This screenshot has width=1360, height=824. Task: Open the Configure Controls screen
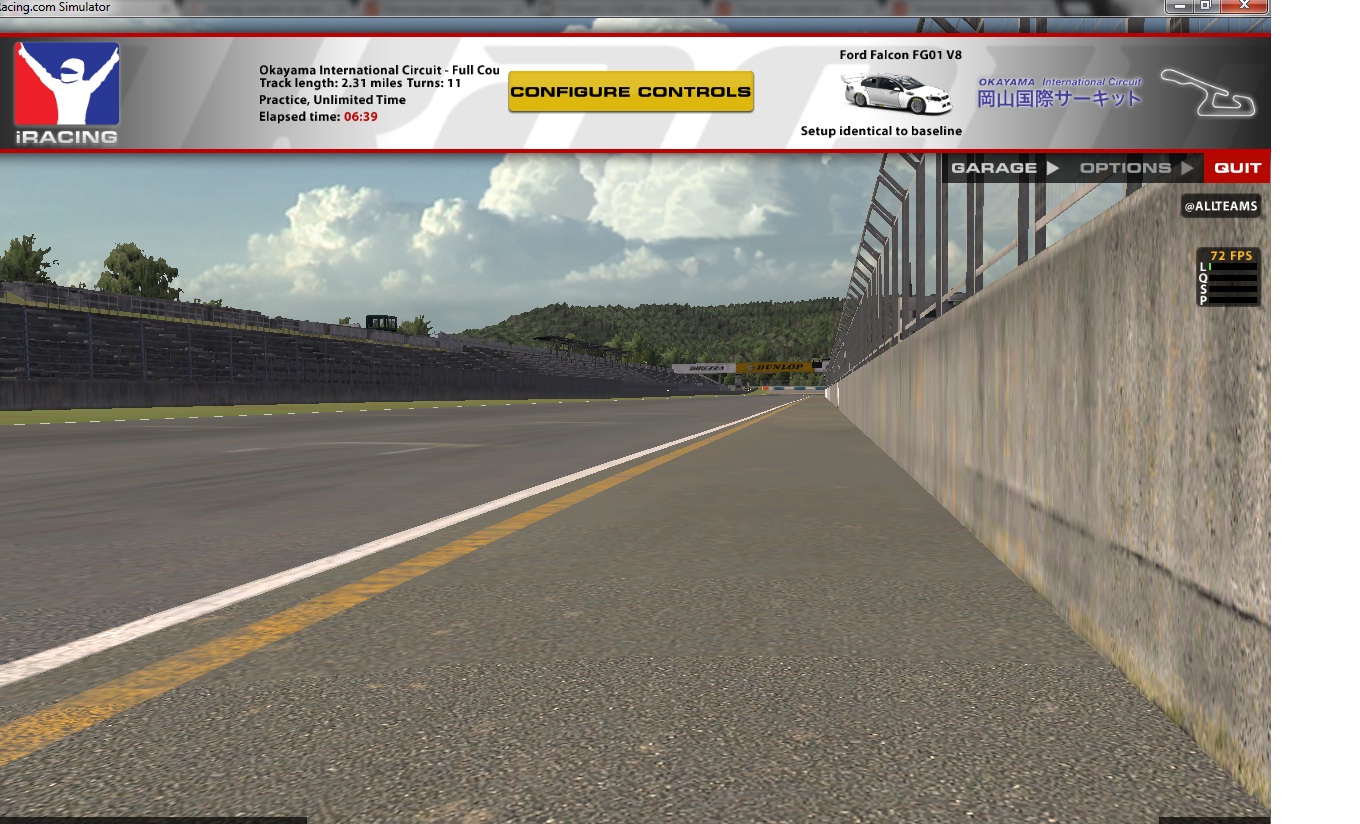[x=631, y=92]
